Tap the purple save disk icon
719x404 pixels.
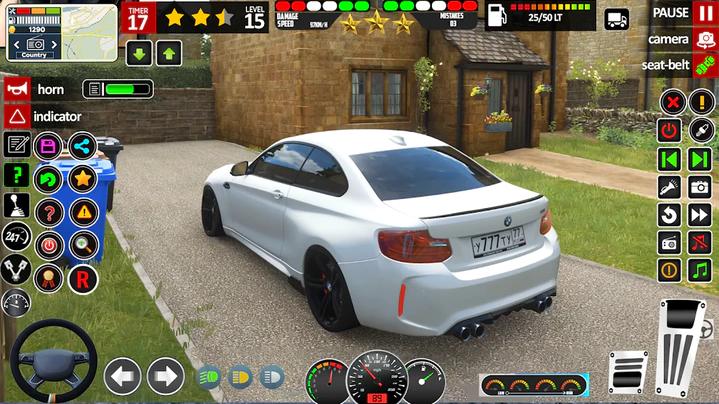pos(48,146)
